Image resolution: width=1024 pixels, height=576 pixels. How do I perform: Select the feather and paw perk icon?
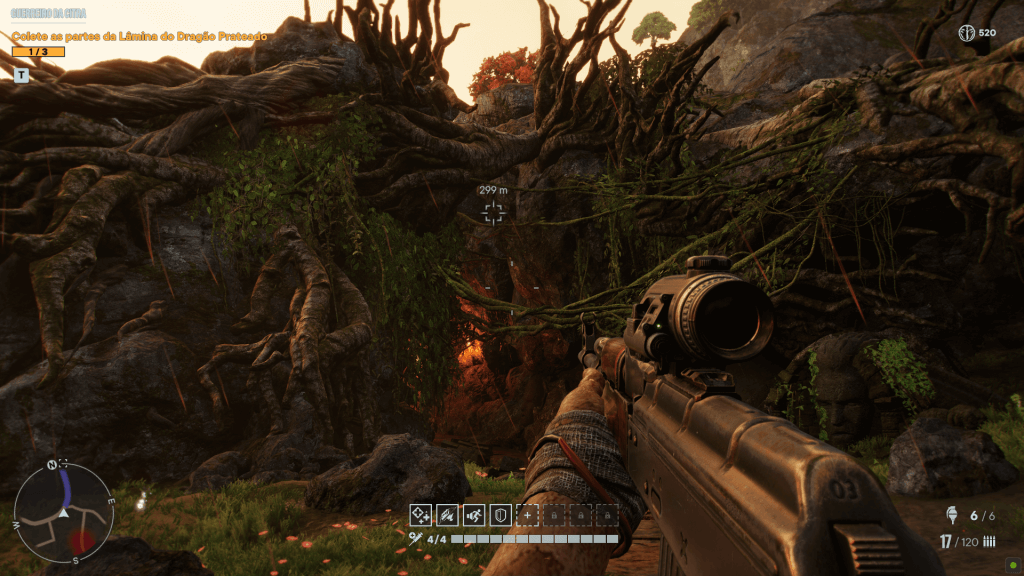tap(447, 515)
